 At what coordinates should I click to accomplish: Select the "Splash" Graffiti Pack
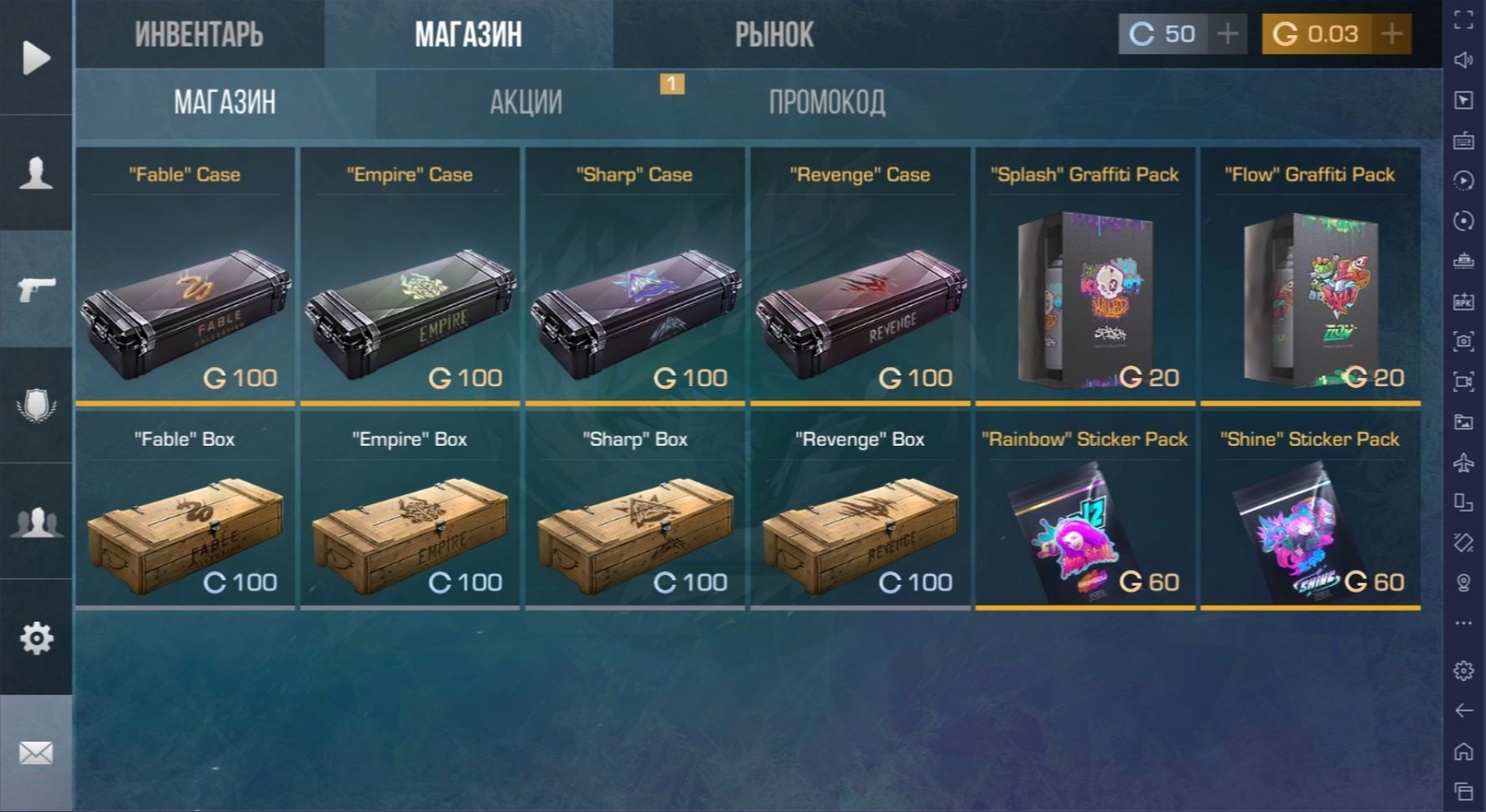click(x=1085, y=277)
